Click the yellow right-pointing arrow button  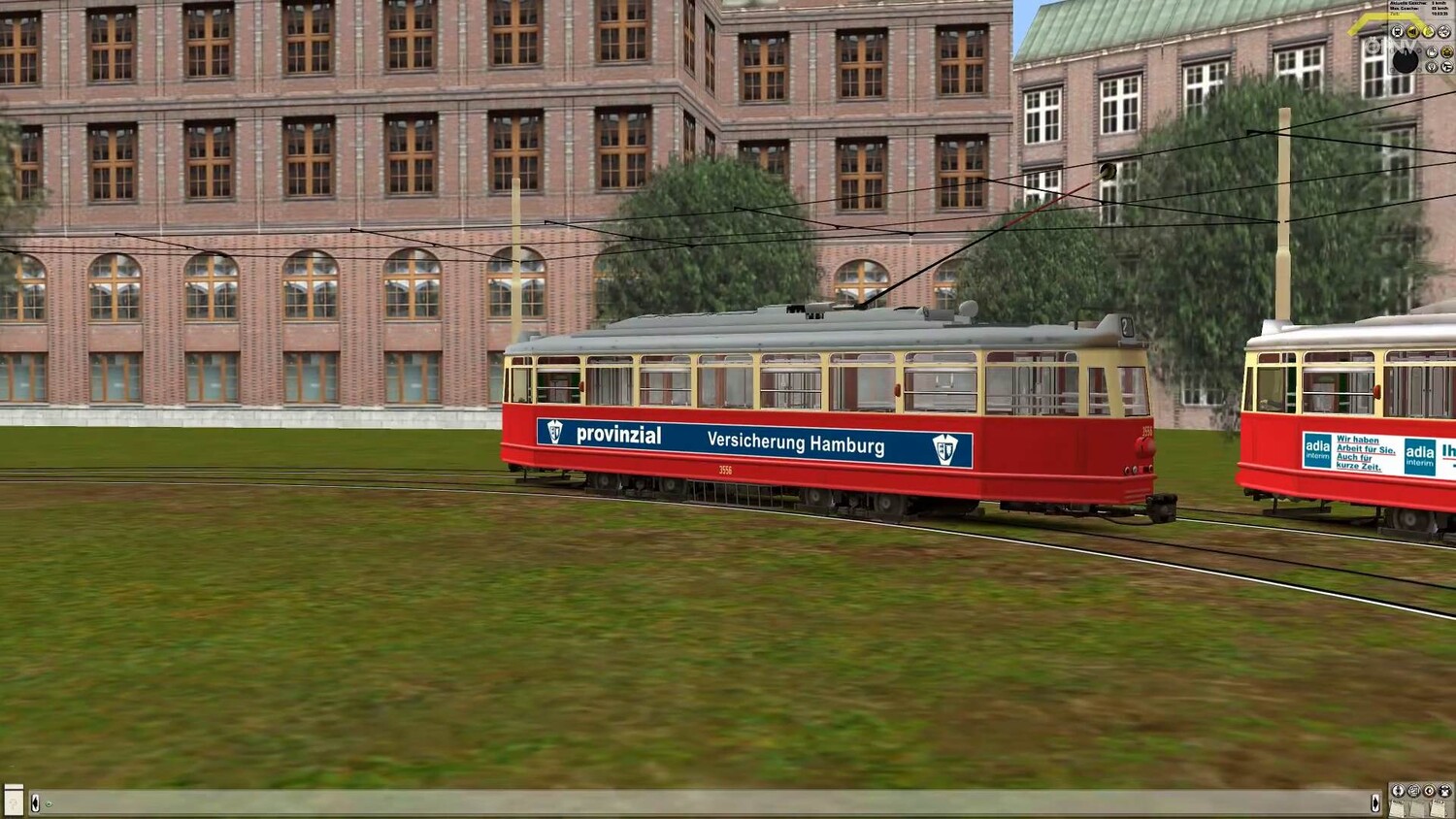[1429, 32]
